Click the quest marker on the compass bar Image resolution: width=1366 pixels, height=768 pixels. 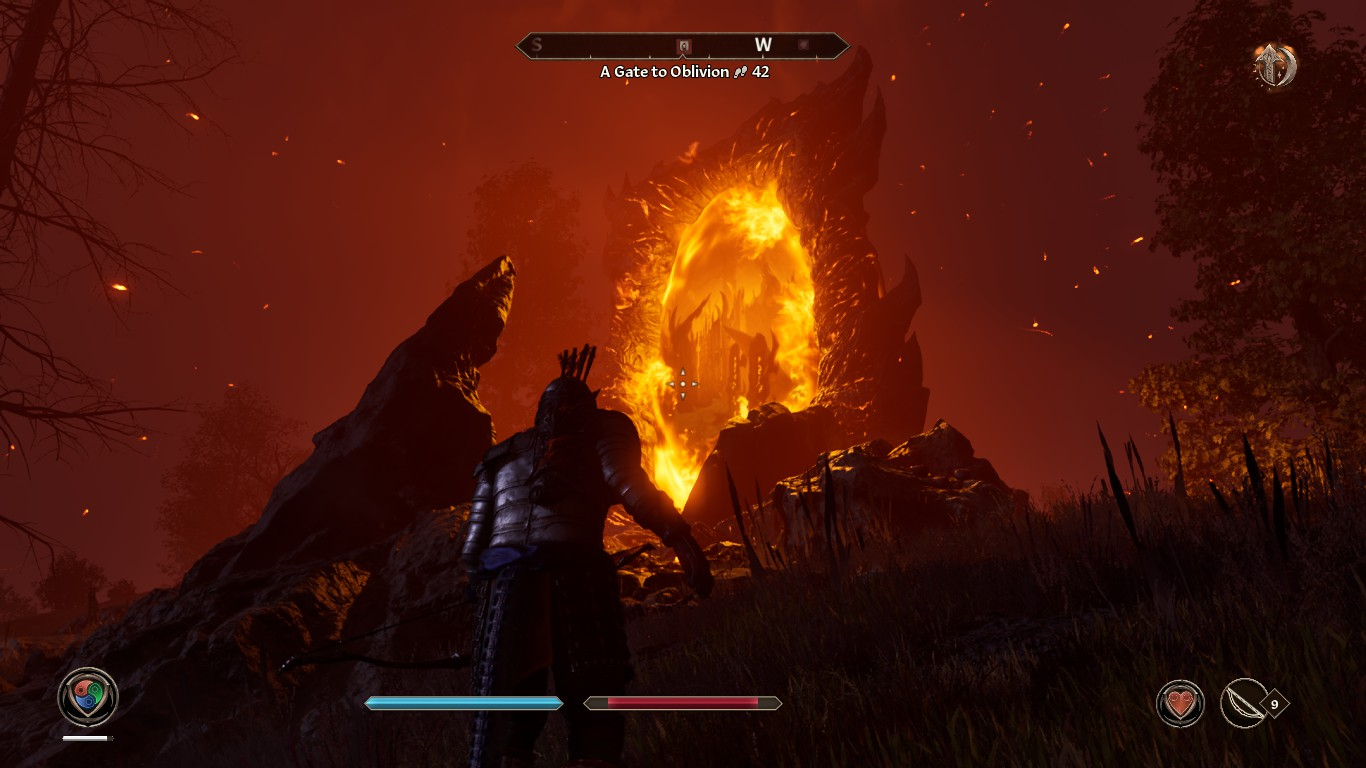(x=684, y=46)
